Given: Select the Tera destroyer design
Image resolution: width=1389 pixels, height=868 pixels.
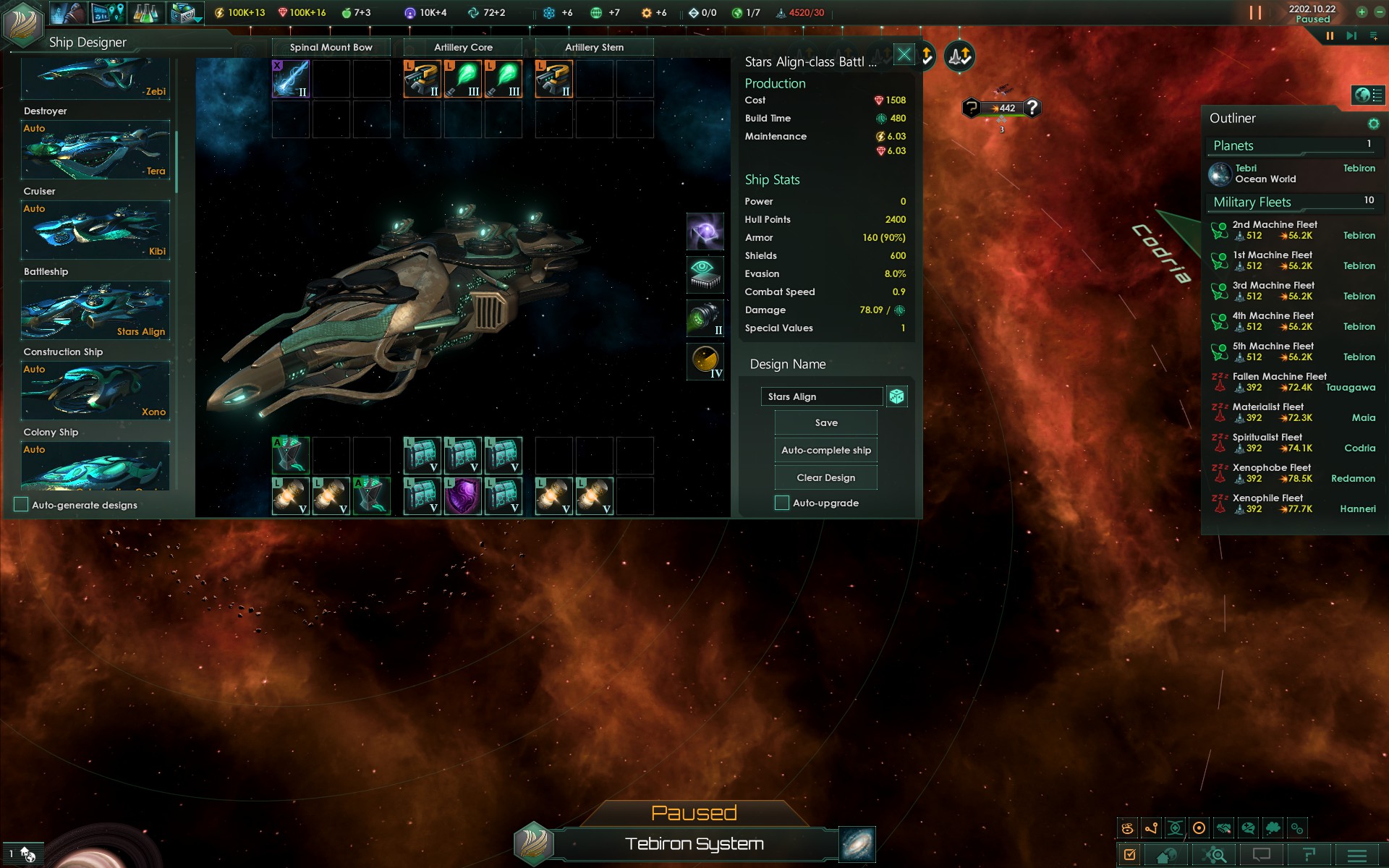Looking at the screenshot, I should pyautogui.click(x=95, y=150).
